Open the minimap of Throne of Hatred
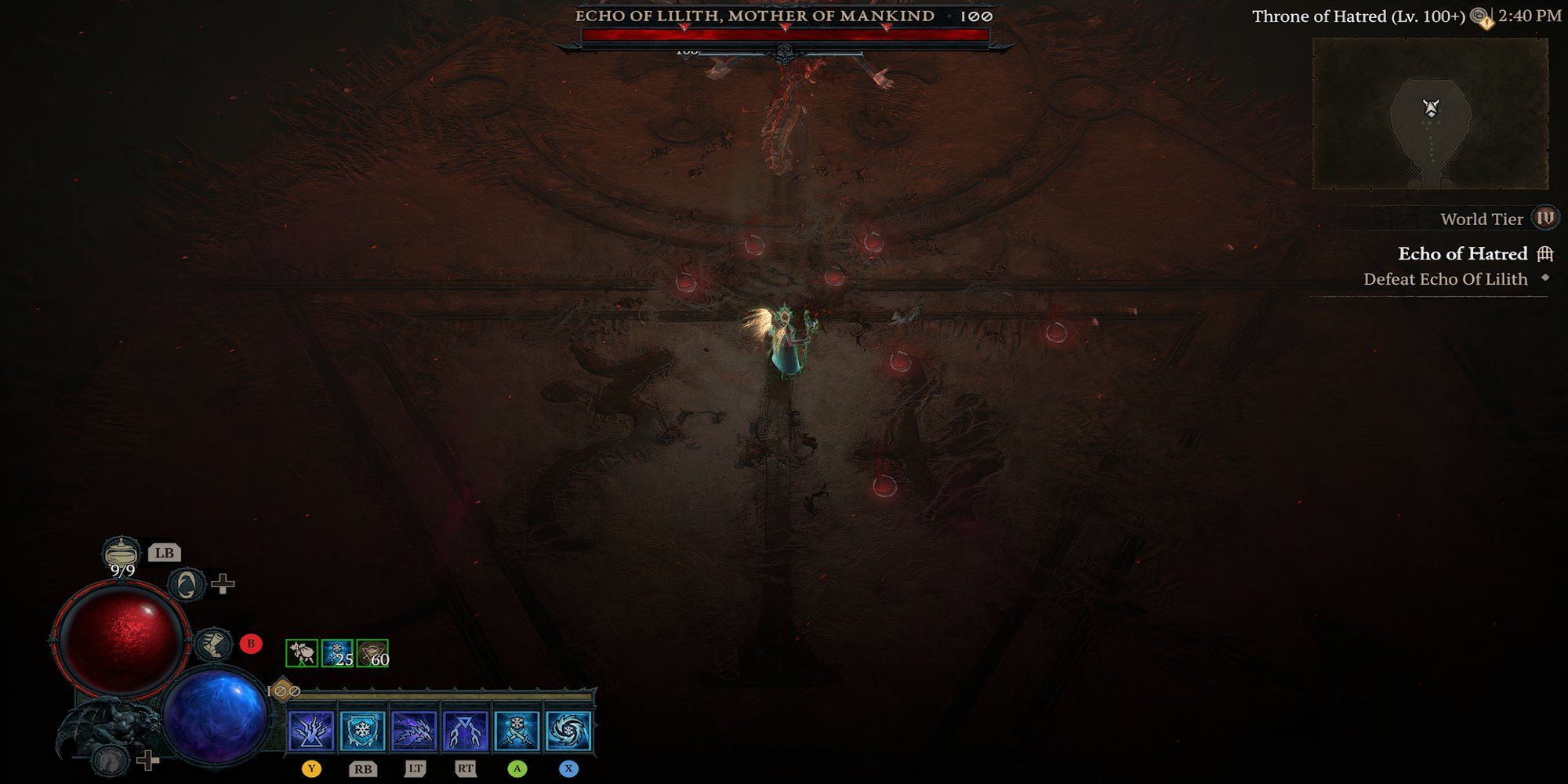The image size is (1568, 784). tap(1430, 114)
